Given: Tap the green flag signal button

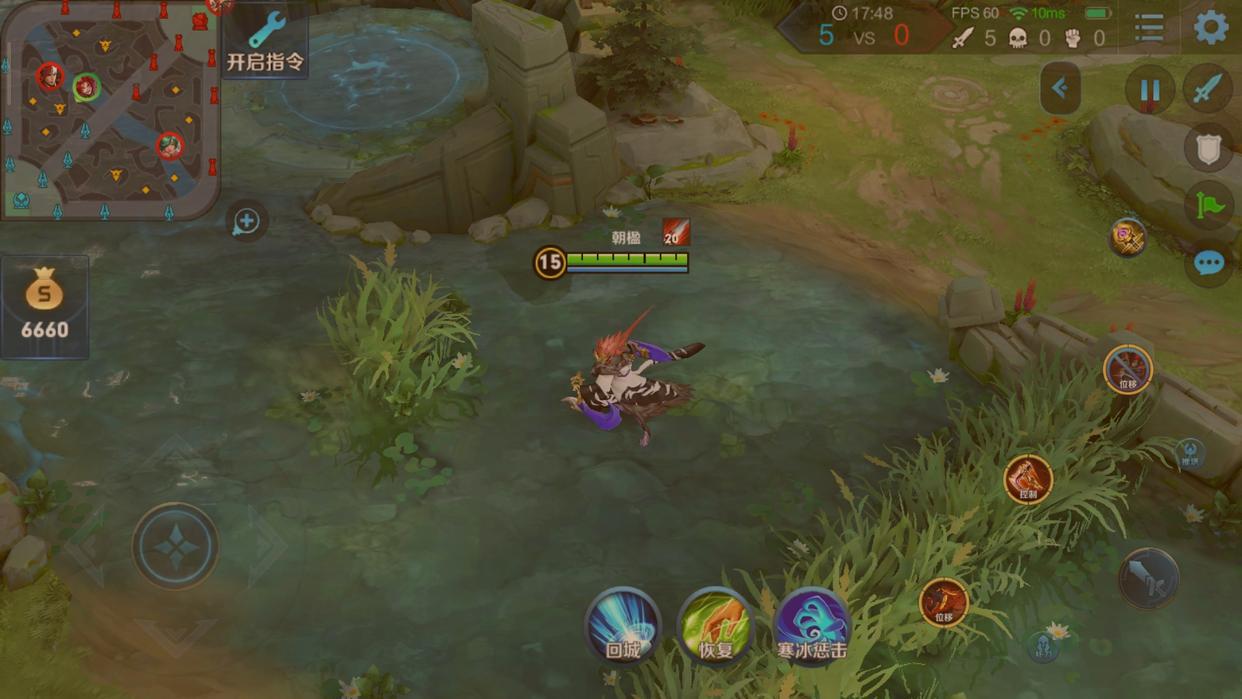Looking at the screenshot, I should pos(1209,206).
